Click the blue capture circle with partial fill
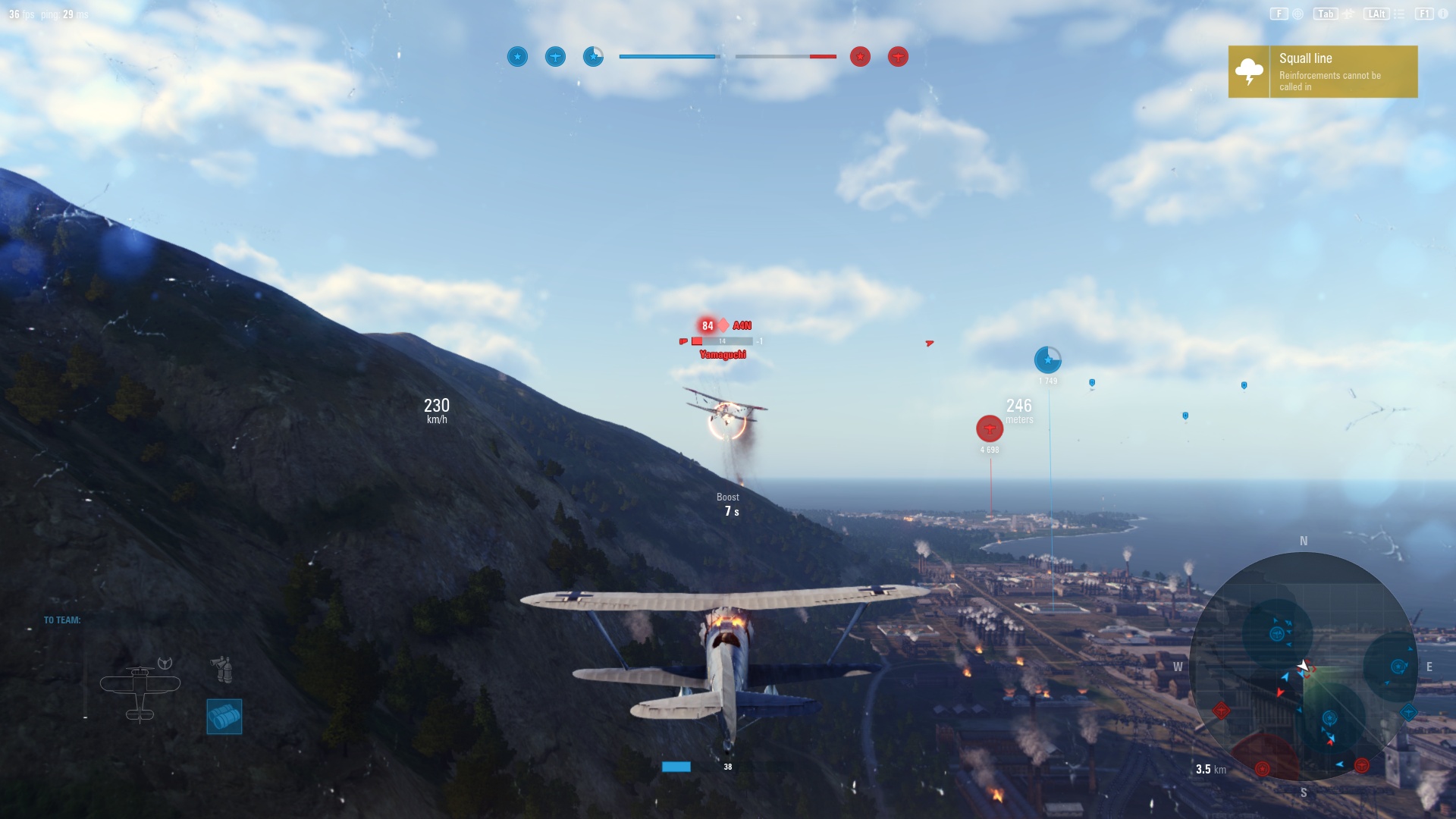The image size is (1456, 819). 593,56
